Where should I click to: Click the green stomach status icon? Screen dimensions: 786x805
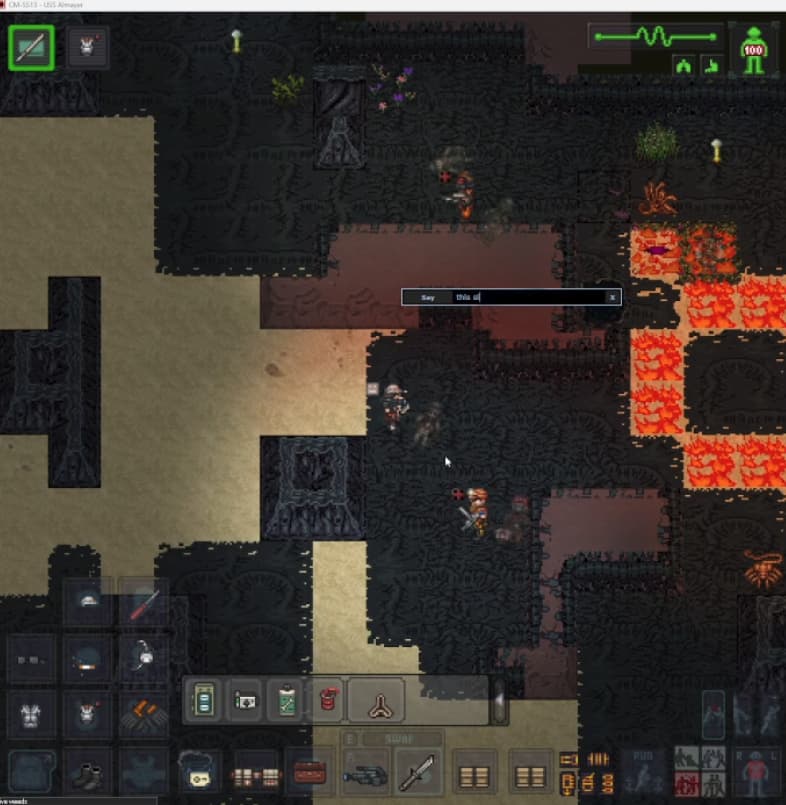712,66
